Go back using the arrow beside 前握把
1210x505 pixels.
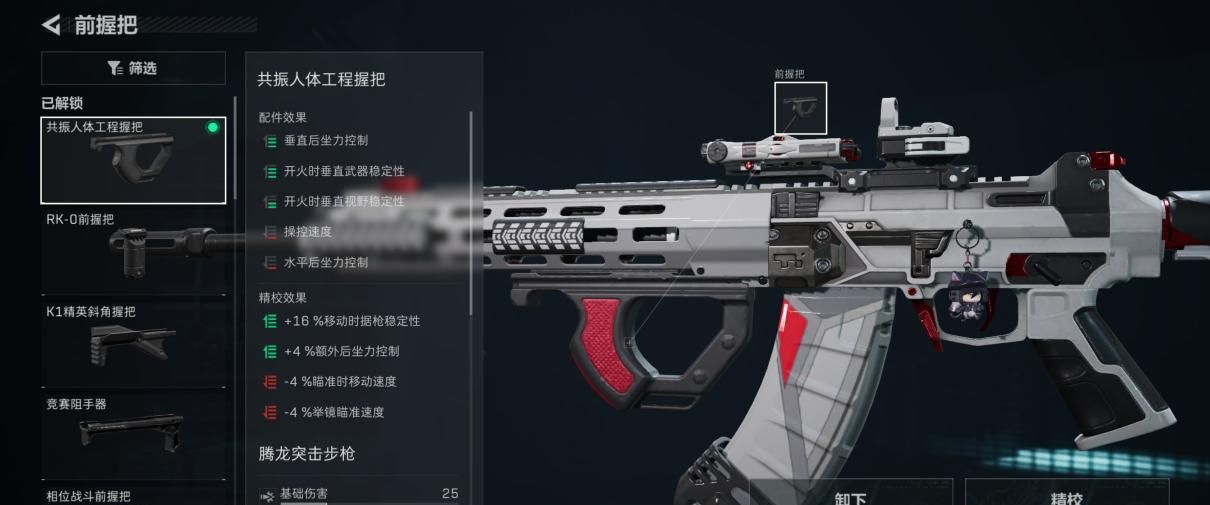51,24
